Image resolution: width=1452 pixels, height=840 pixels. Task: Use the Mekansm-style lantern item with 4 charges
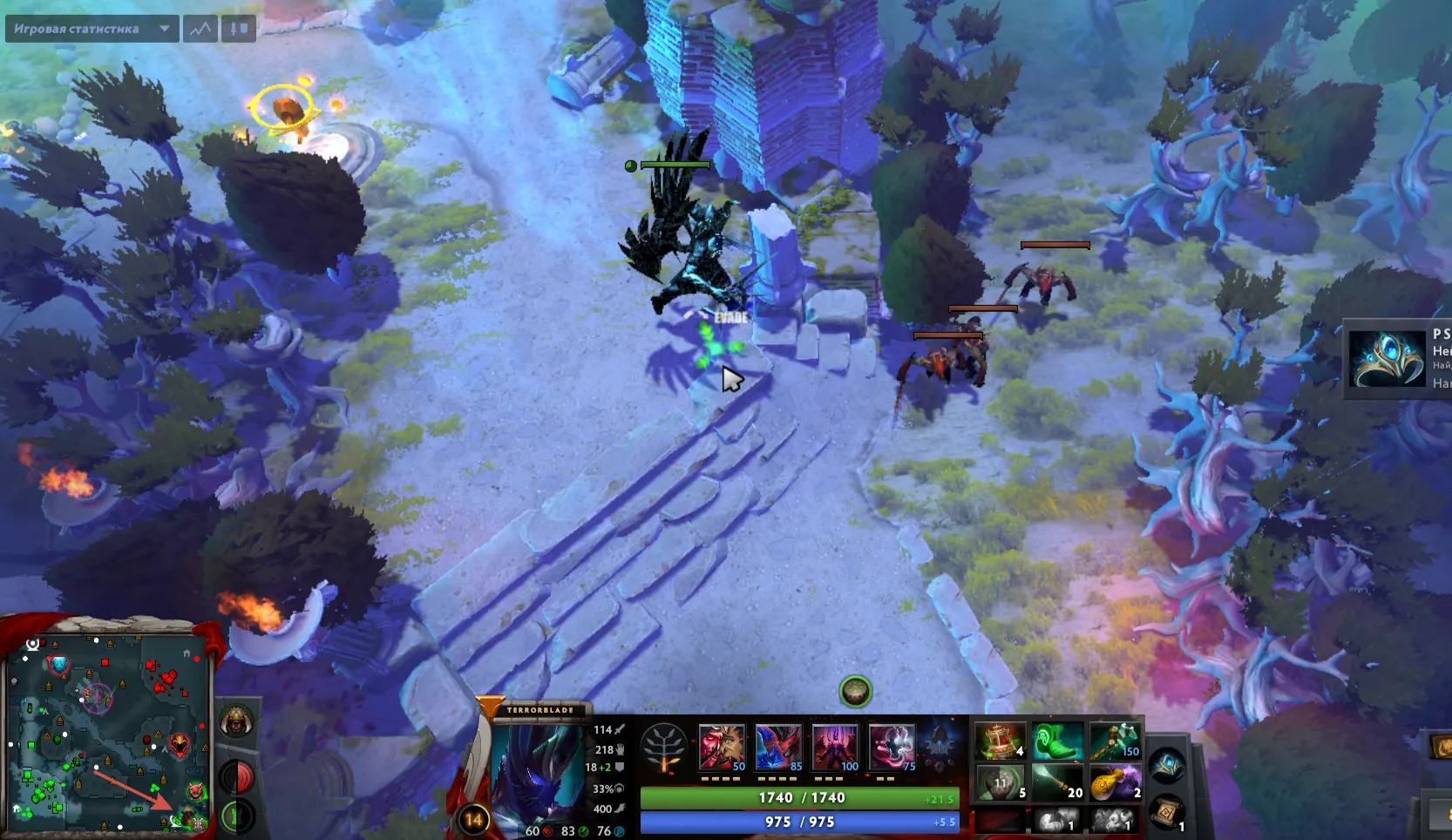[1000, 741]
